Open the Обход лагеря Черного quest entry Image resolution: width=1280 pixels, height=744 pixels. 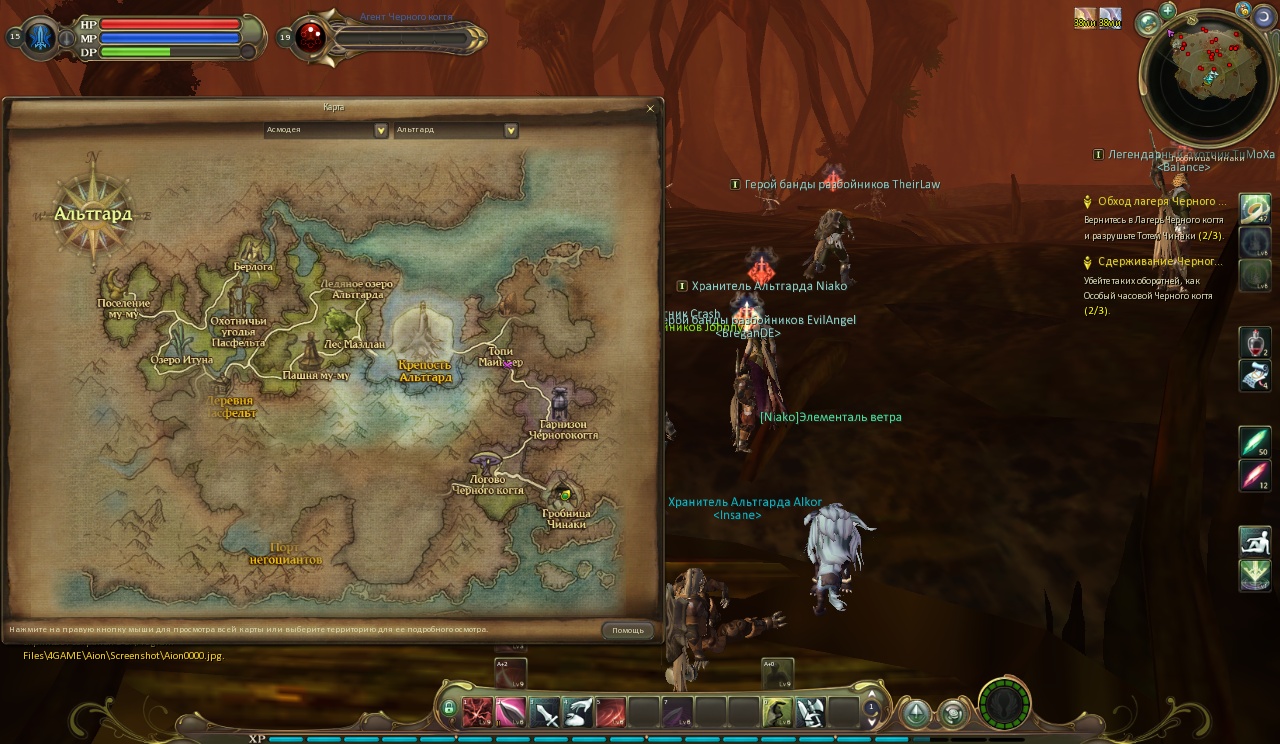pyautogui.click(x=1162, y=201)
